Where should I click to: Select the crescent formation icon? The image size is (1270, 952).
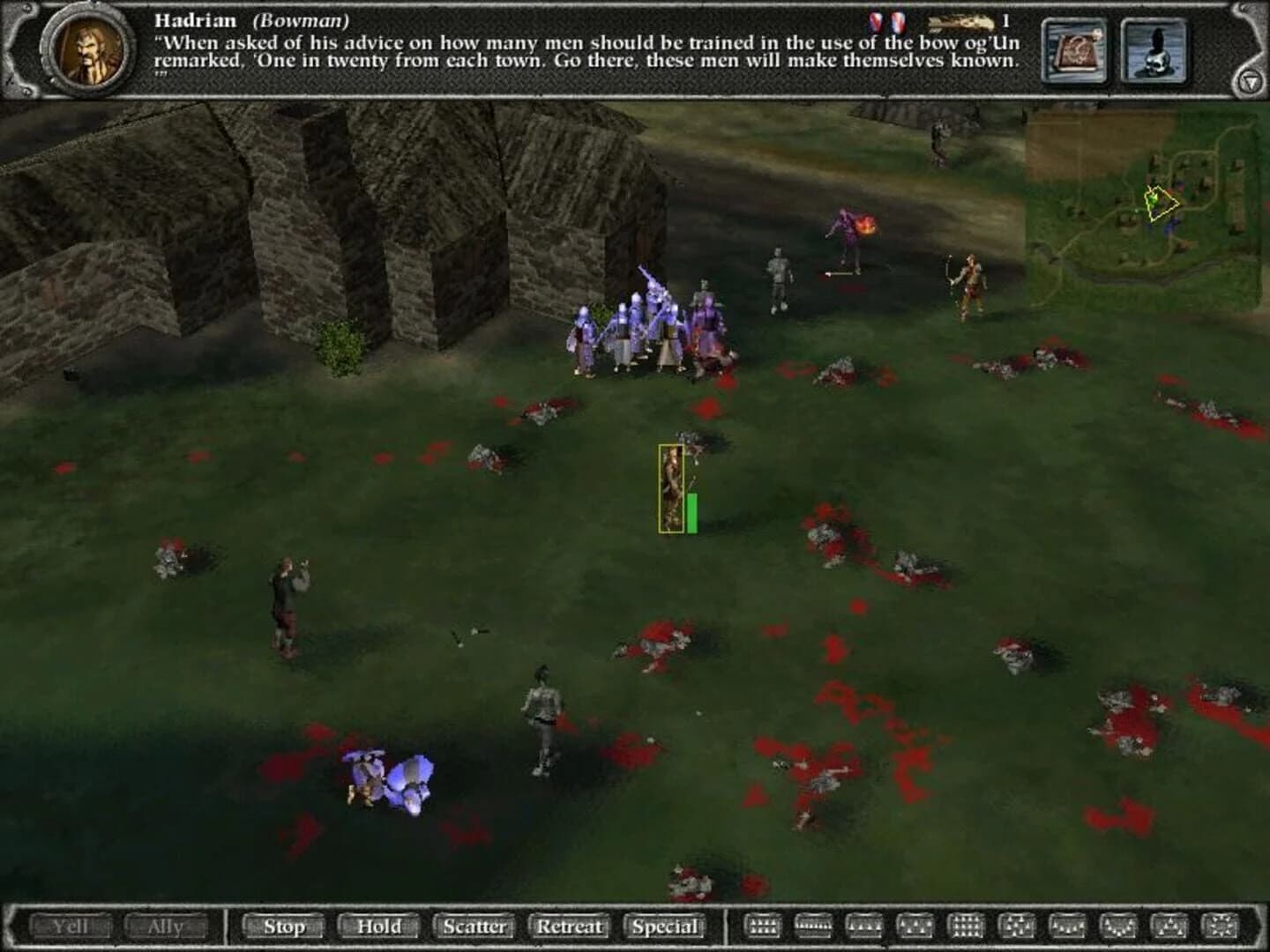pos(1118,927)
